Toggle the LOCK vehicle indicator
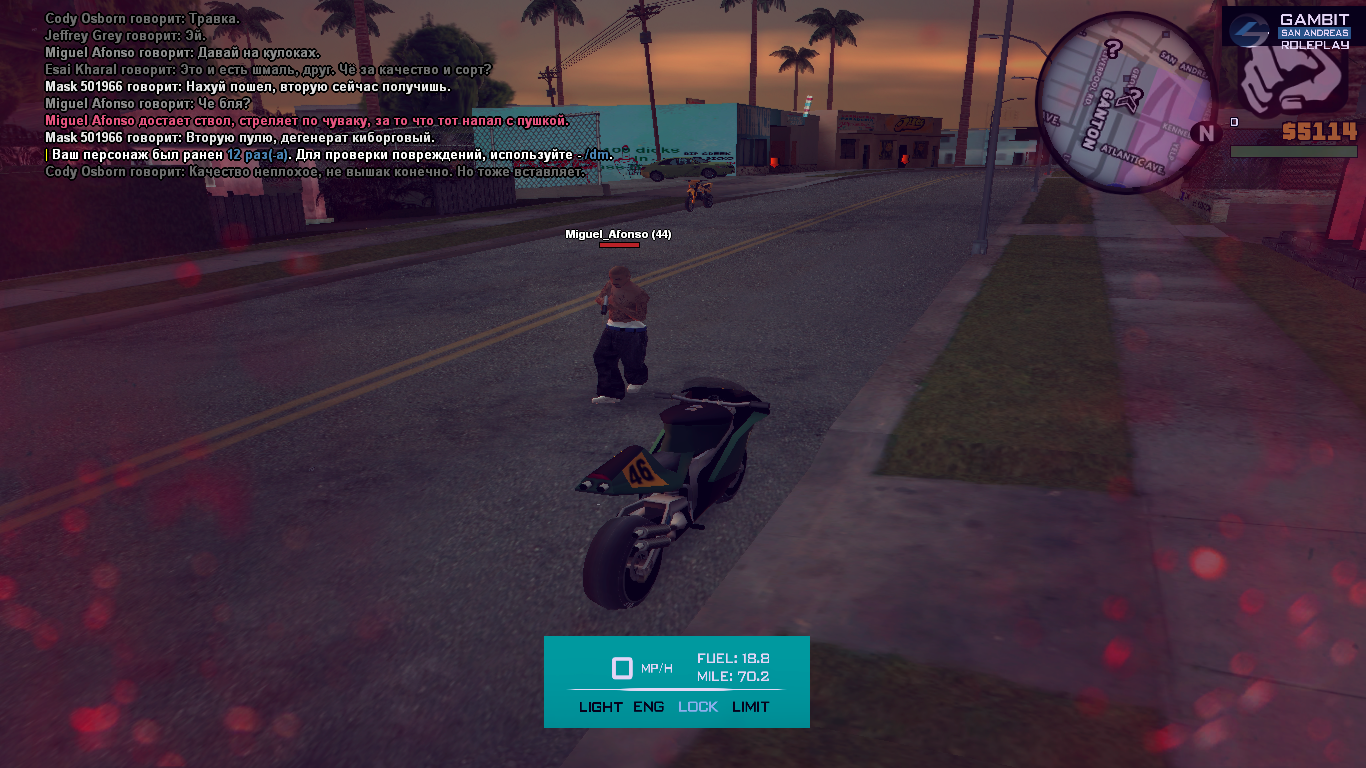The width and height of the screenshot is (1366, 768). (x=698, y=707)
